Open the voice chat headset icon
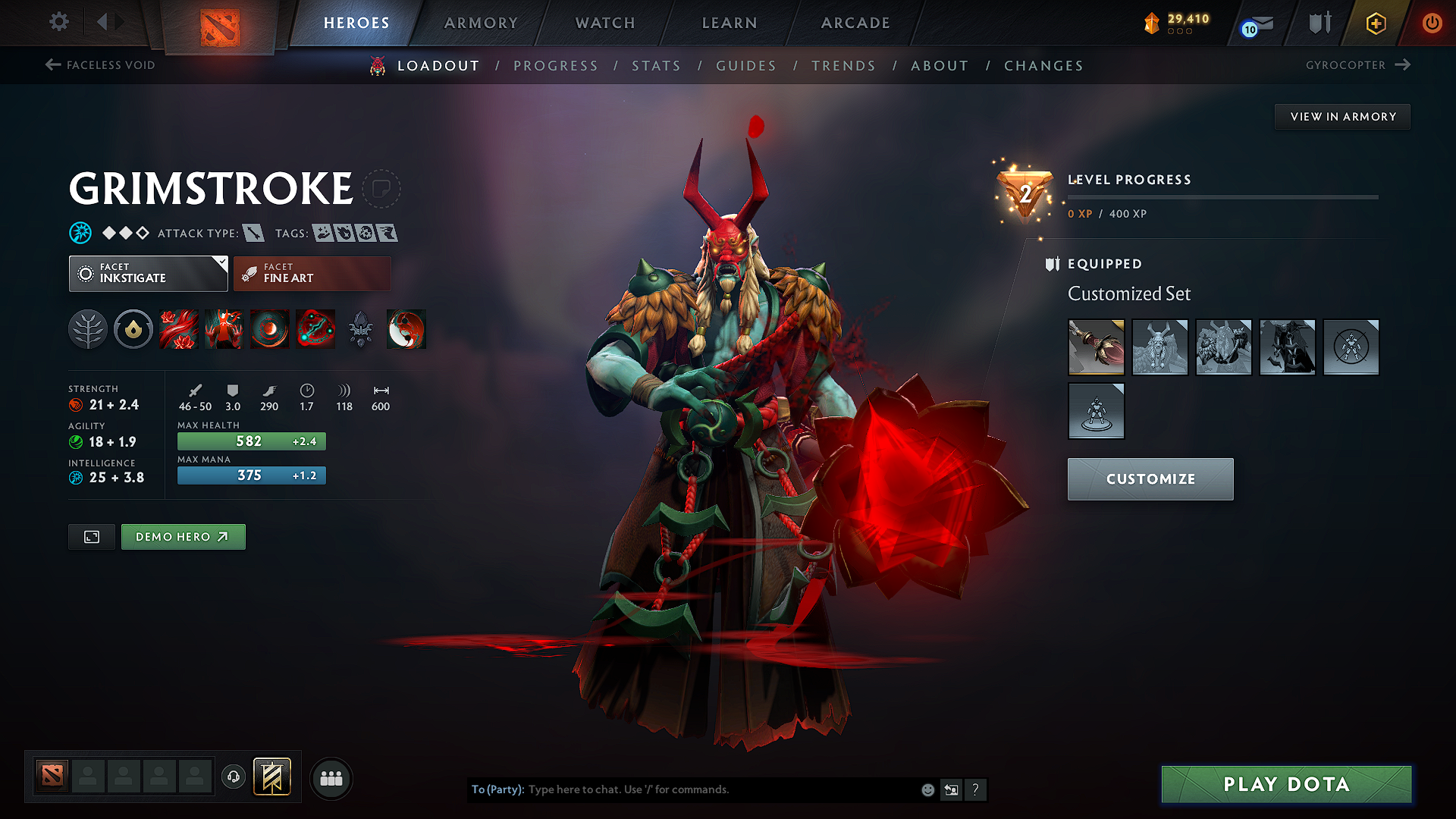Image resolution: width=1456 pixels, height=819 pixels. (x=233, y=778)
